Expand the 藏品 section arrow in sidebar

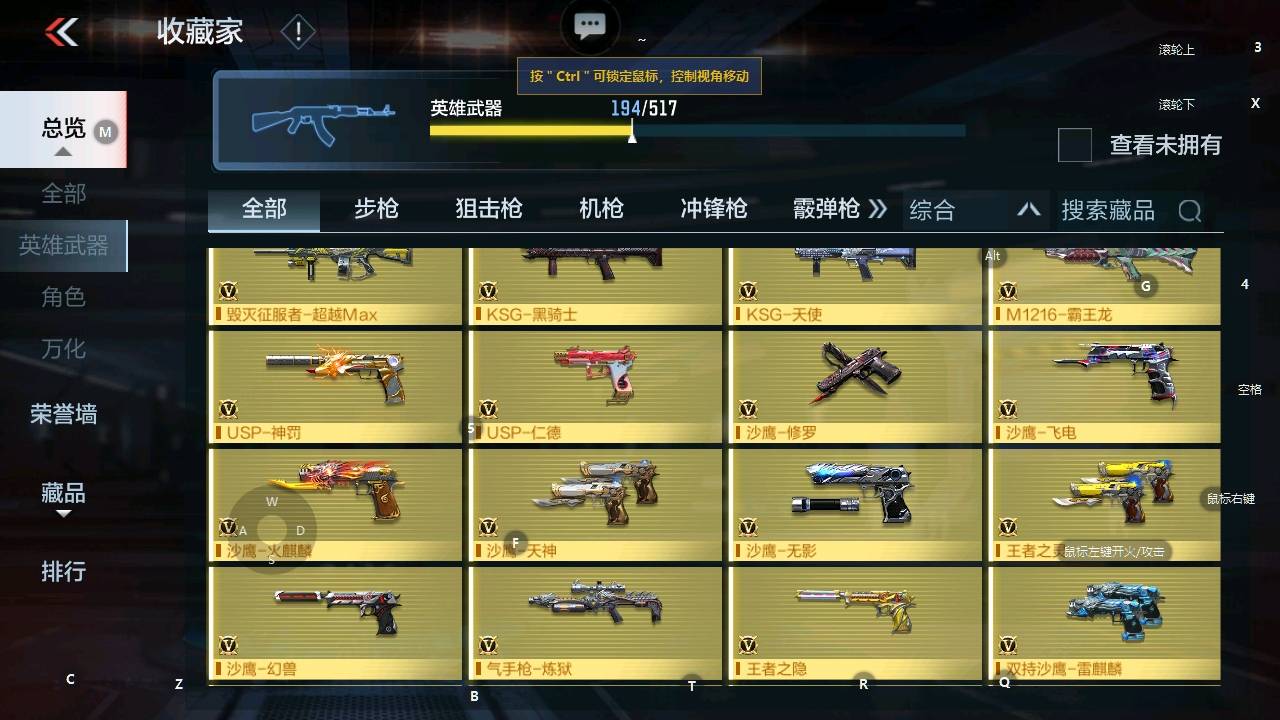pyautogui.click(x=63, y=512)
